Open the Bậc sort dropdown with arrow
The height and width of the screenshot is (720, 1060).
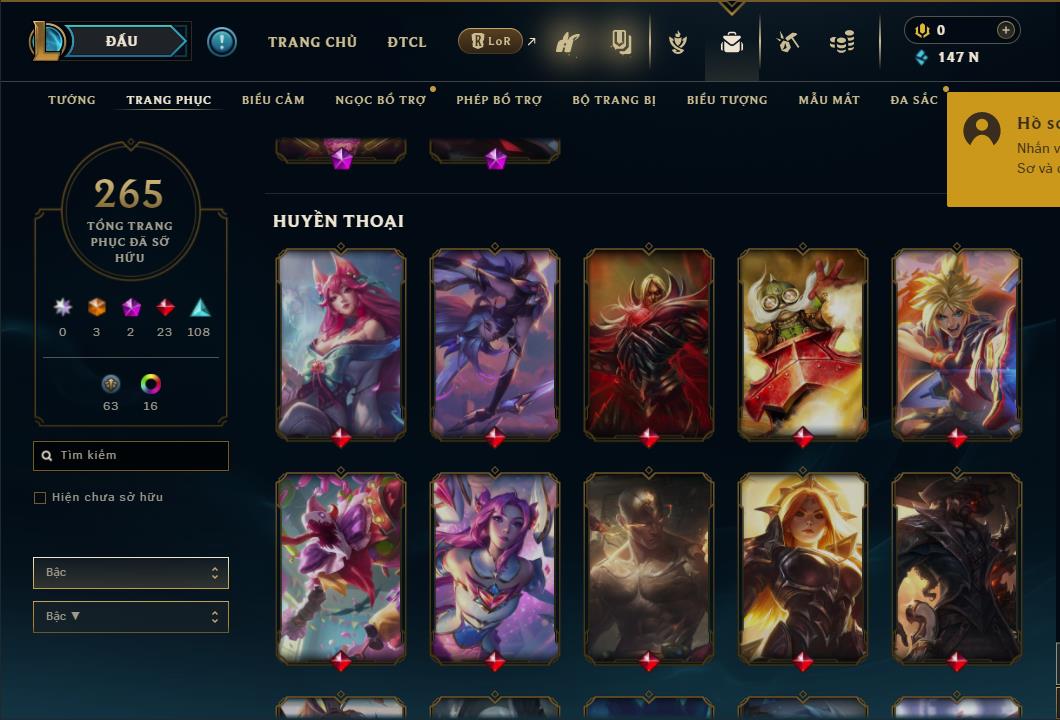[x=131, y=617]
